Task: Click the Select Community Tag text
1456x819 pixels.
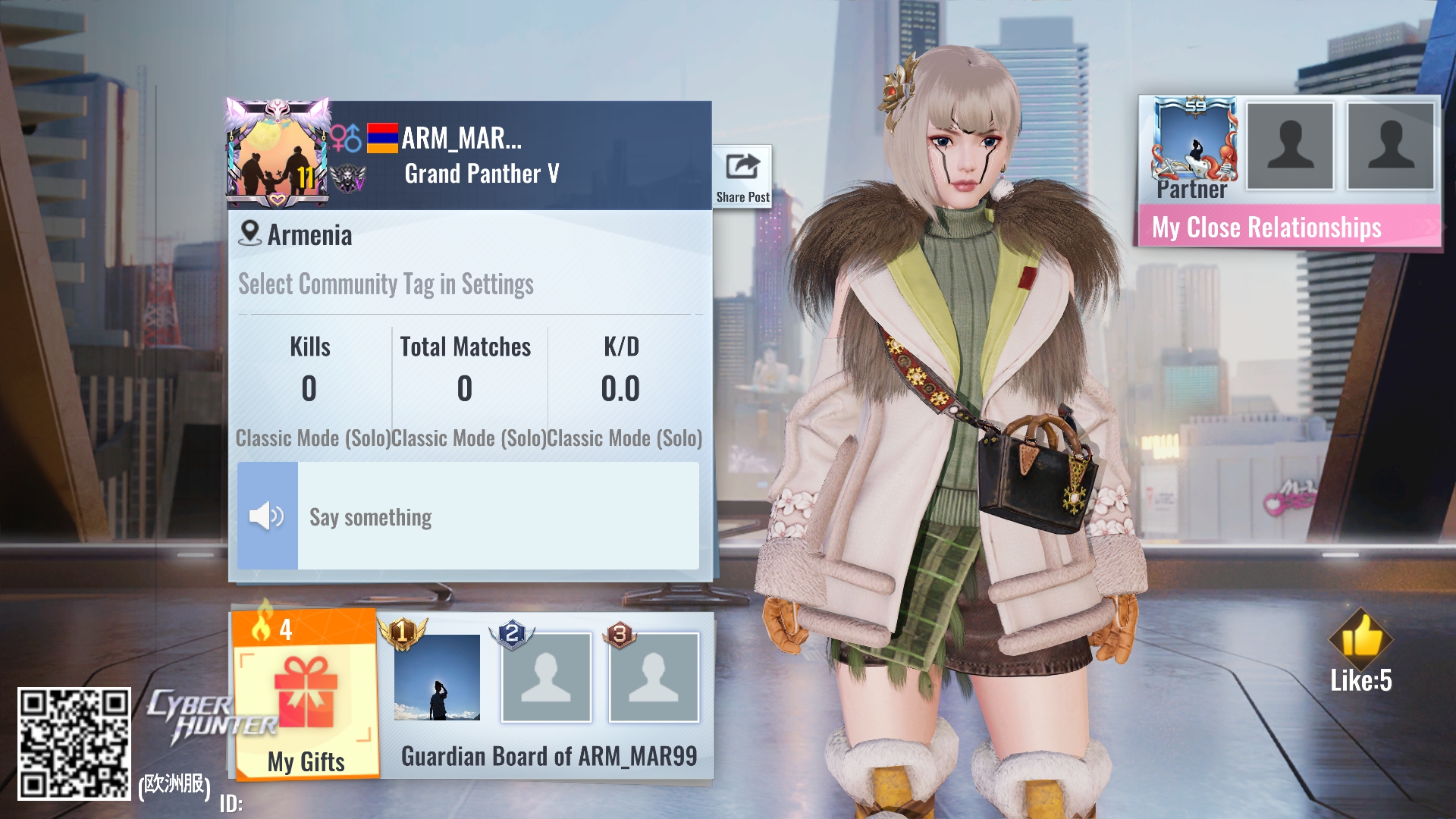Action: (386, 284)
